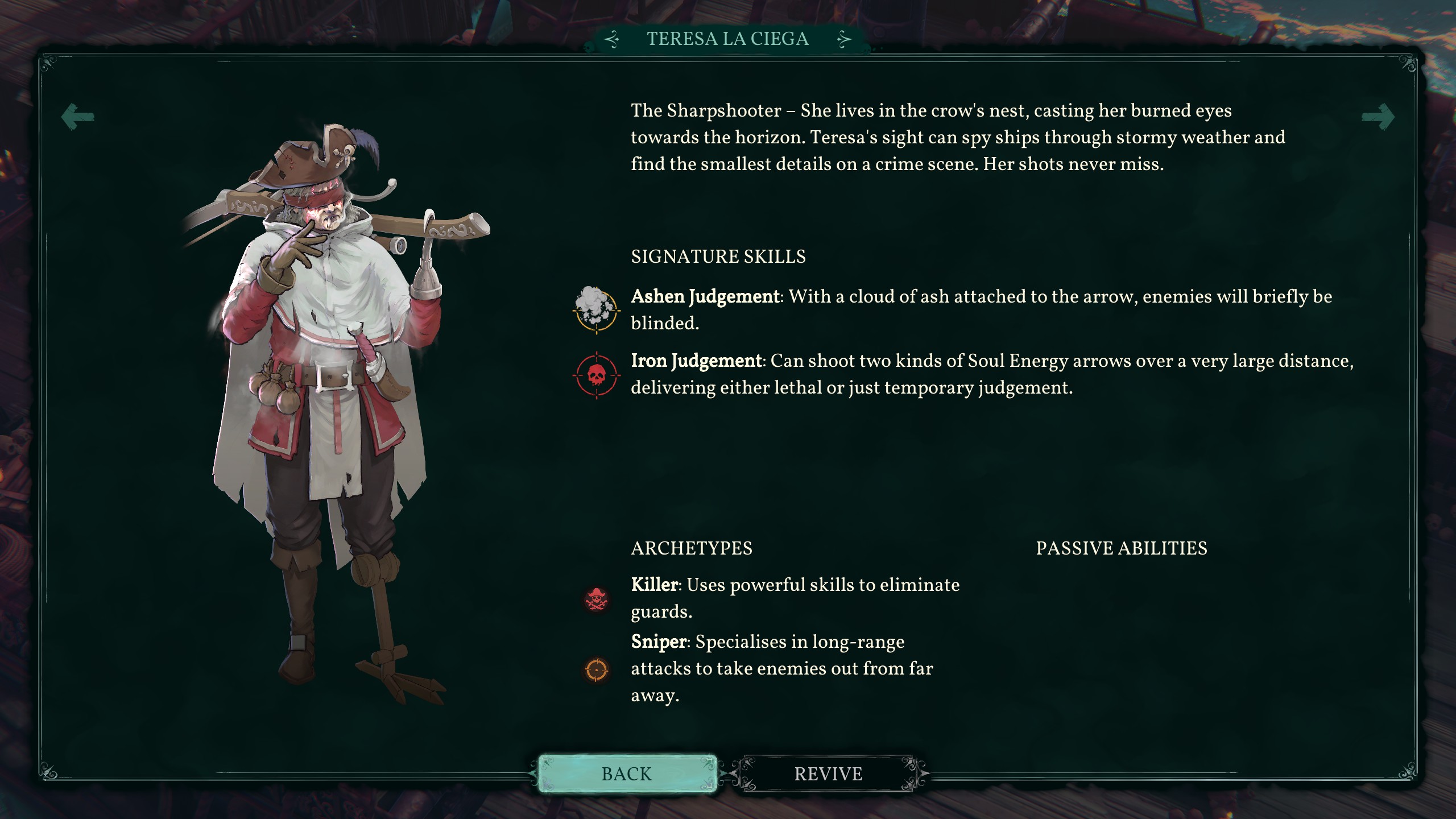Select the Ashen Judgement skill icon

tap(595, 309)
